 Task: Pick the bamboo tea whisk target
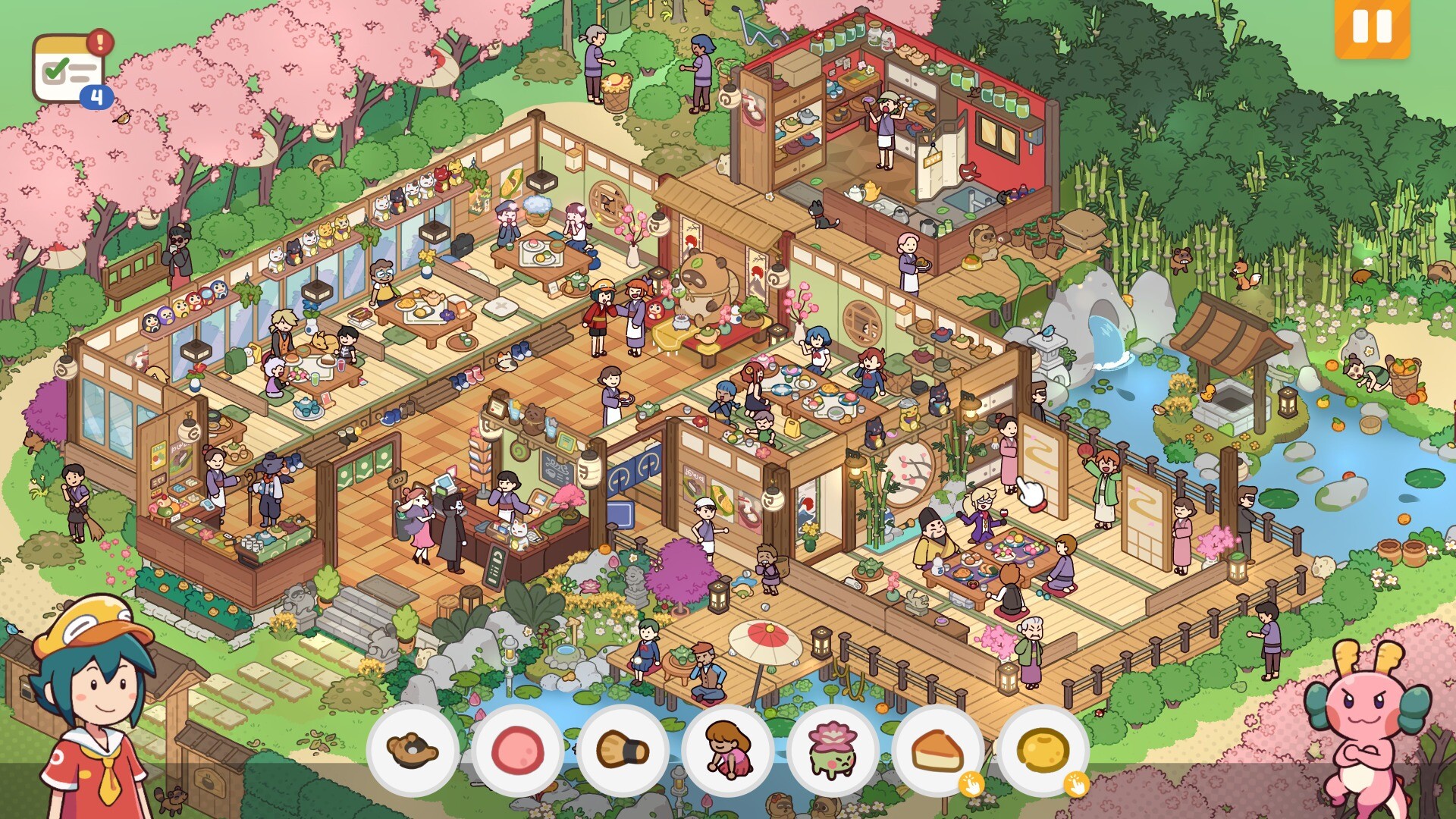[x=623, y=750]
